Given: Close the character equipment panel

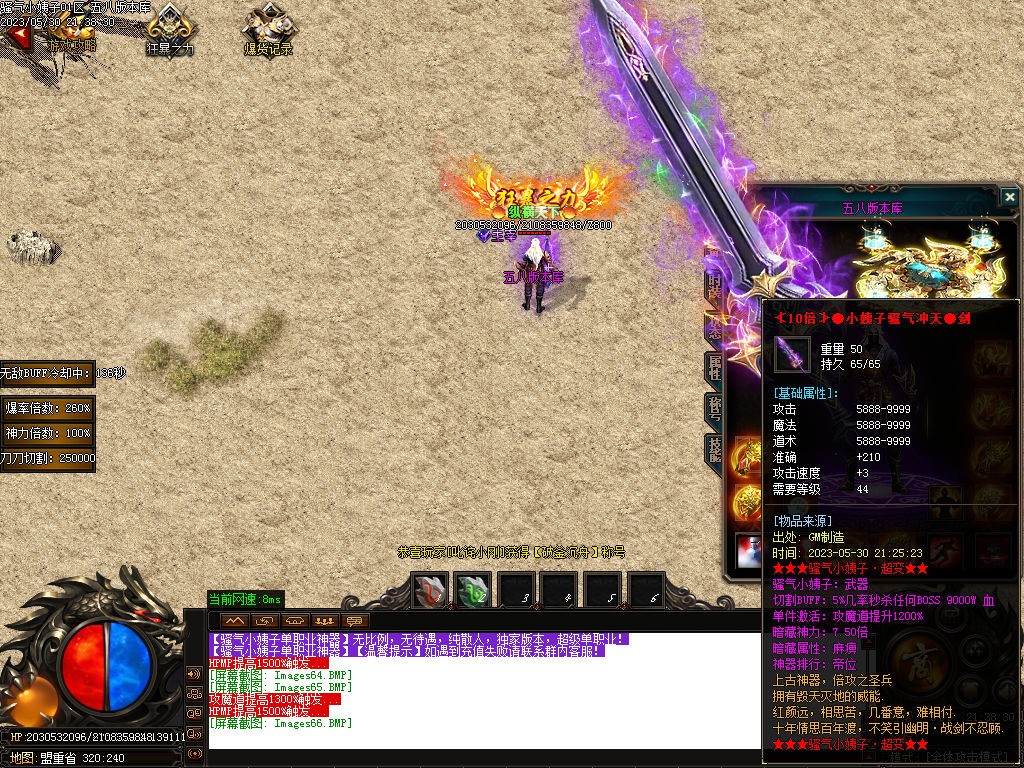Looking at the screenshot, I should pos(1009,197).
